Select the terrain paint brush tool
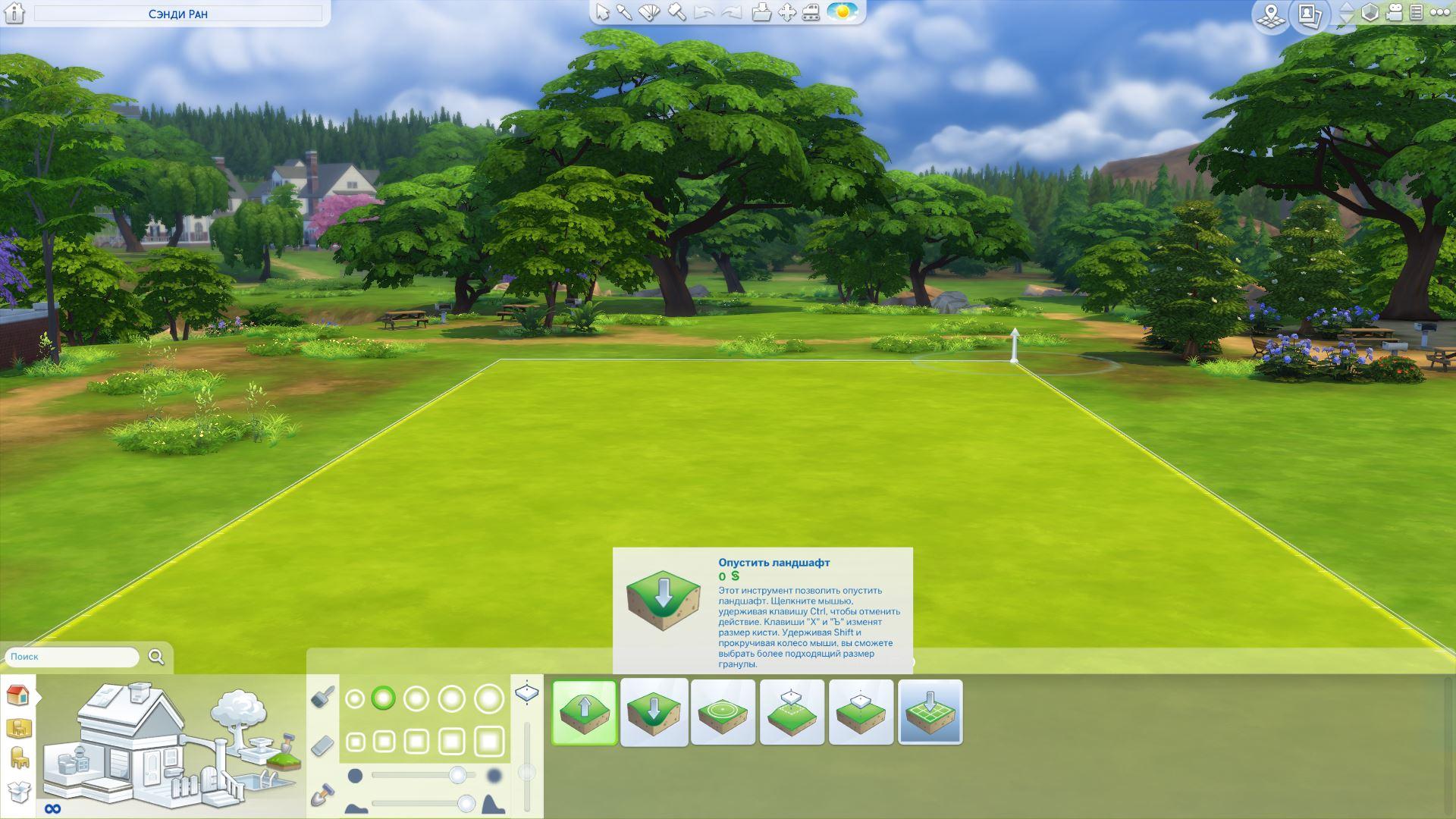 pos(323,696)
